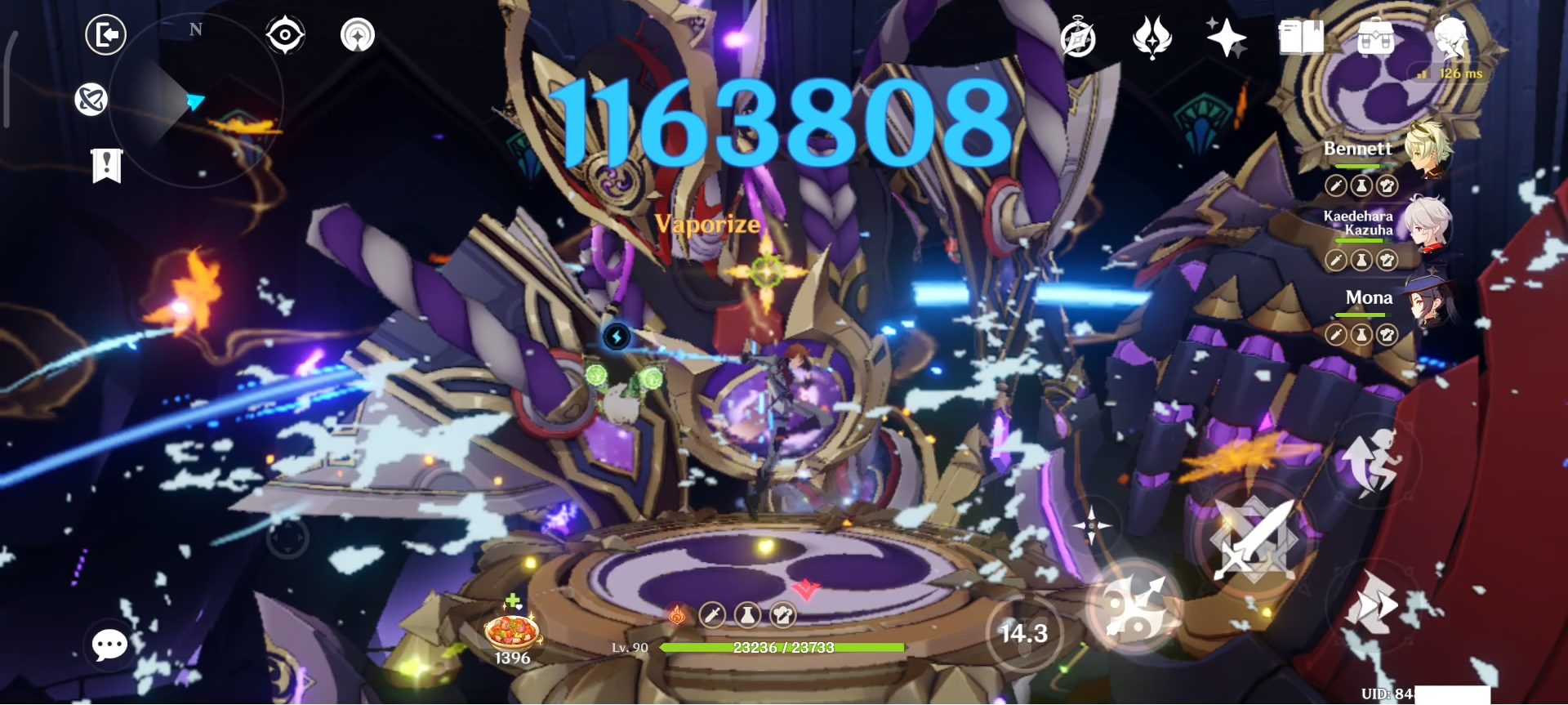Open the Events timer icon
This screenshot has width=1568, height=705.
pos(1078,37)
